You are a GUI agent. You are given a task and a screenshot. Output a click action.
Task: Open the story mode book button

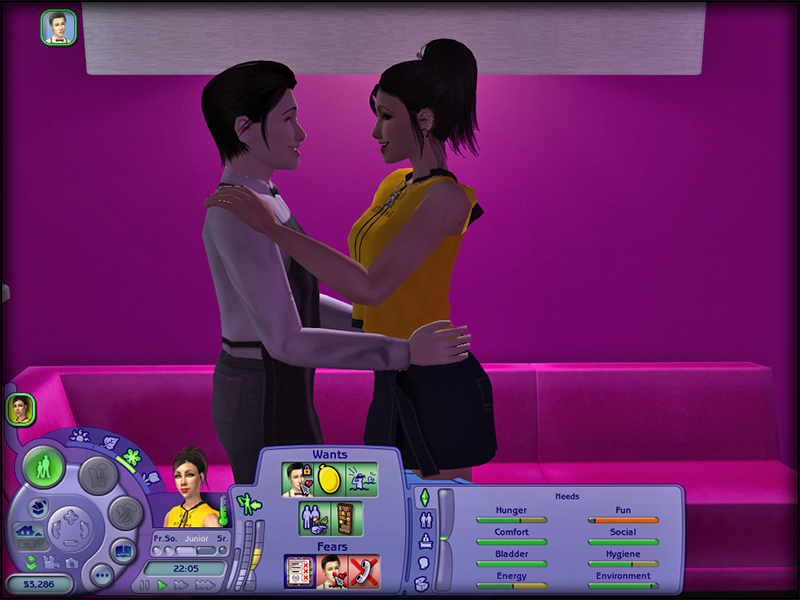(x=122, y=550)
